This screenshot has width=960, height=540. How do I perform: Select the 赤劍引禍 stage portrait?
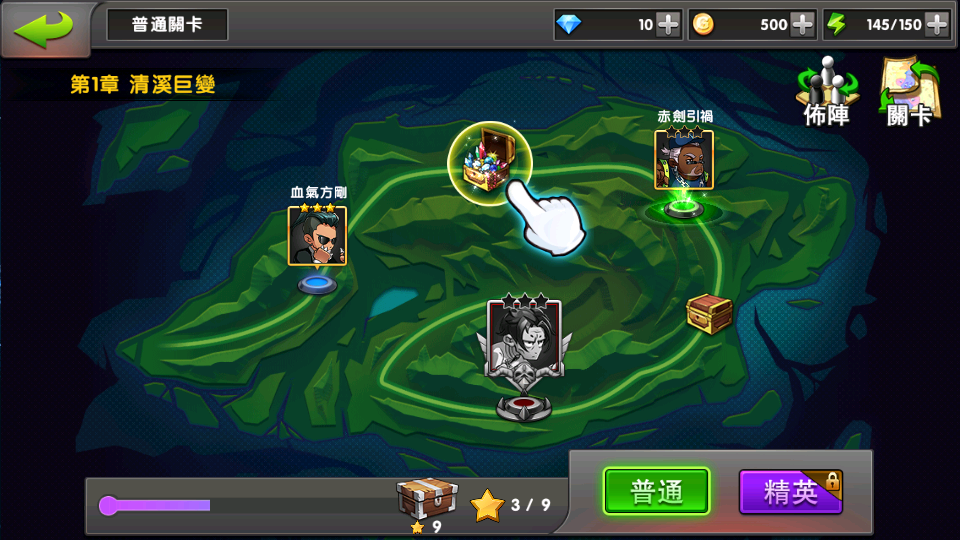coord(684,160)
